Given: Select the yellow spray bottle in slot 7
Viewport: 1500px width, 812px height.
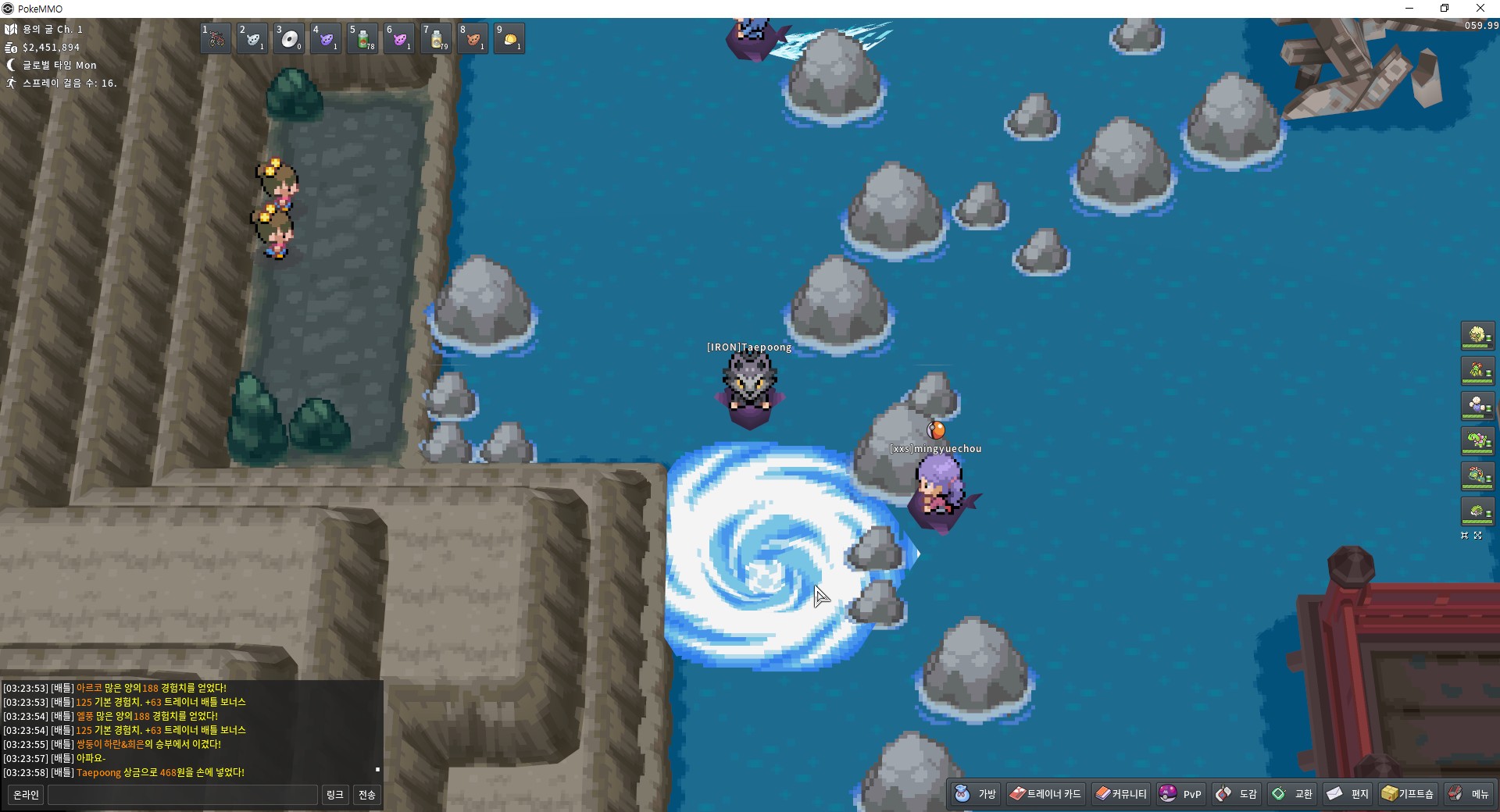Looking at the screenshot, I should (437, 38).
